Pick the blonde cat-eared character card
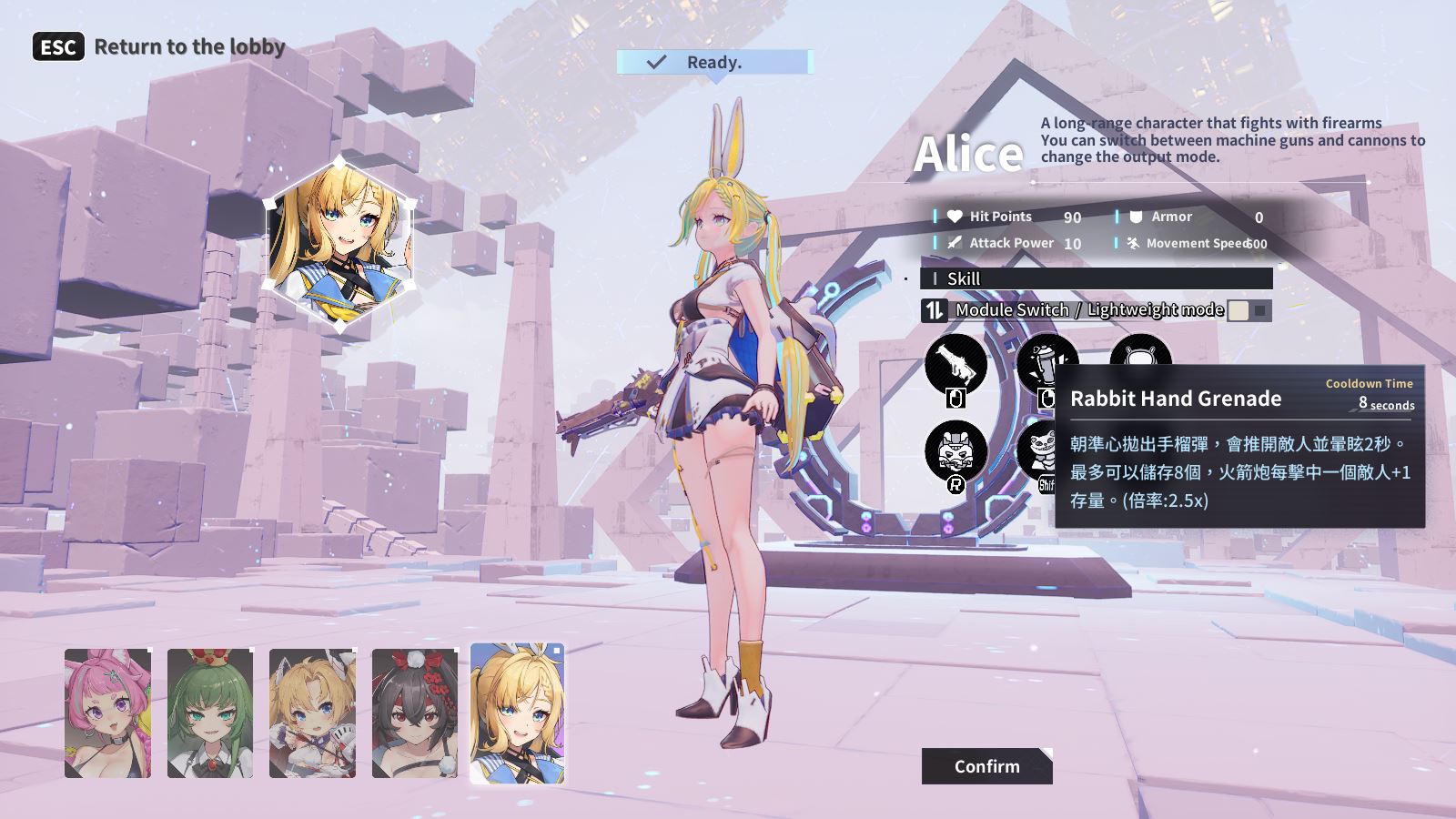1456x819 pixels. pos(312,713)
